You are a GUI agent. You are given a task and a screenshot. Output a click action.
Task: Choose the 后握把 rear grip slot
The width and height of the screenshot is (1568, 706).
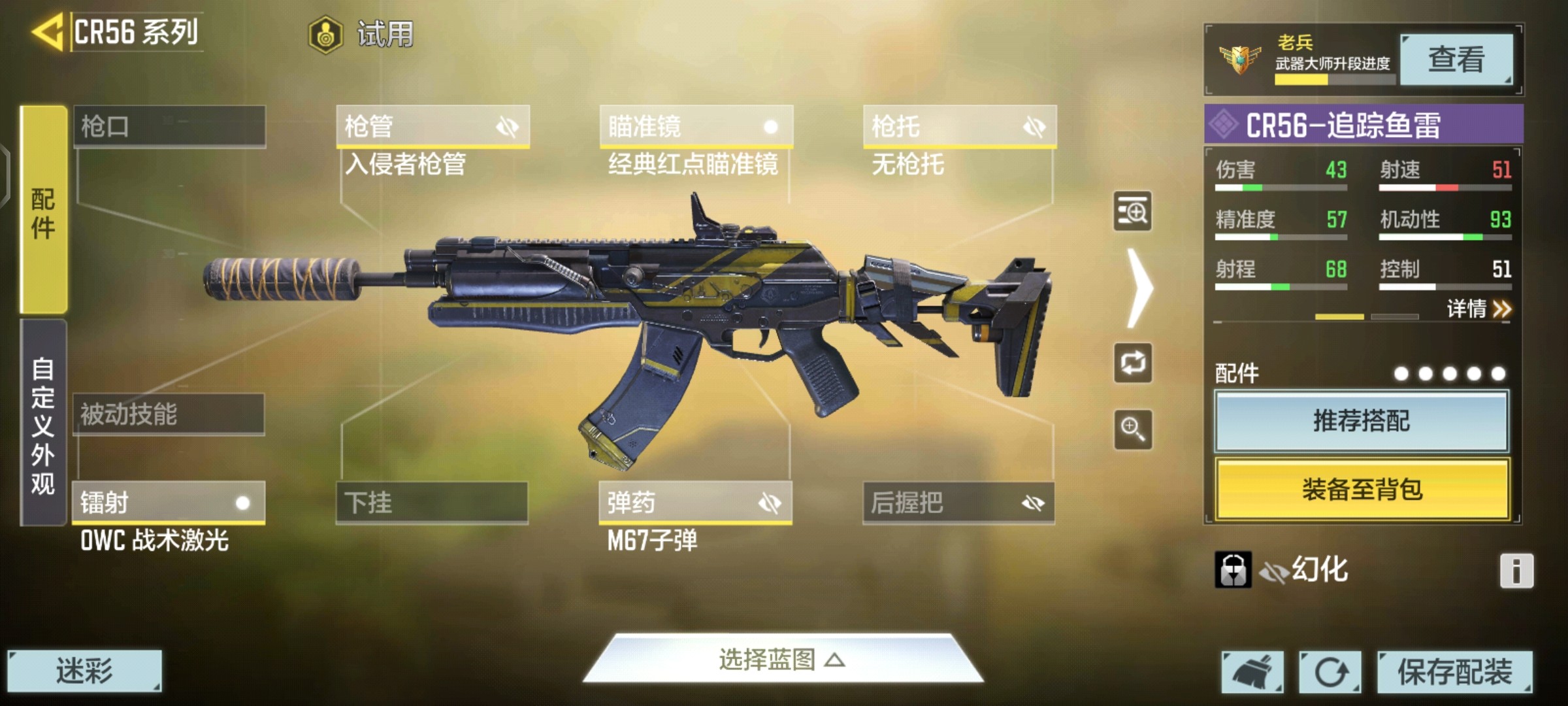[958, 503]
